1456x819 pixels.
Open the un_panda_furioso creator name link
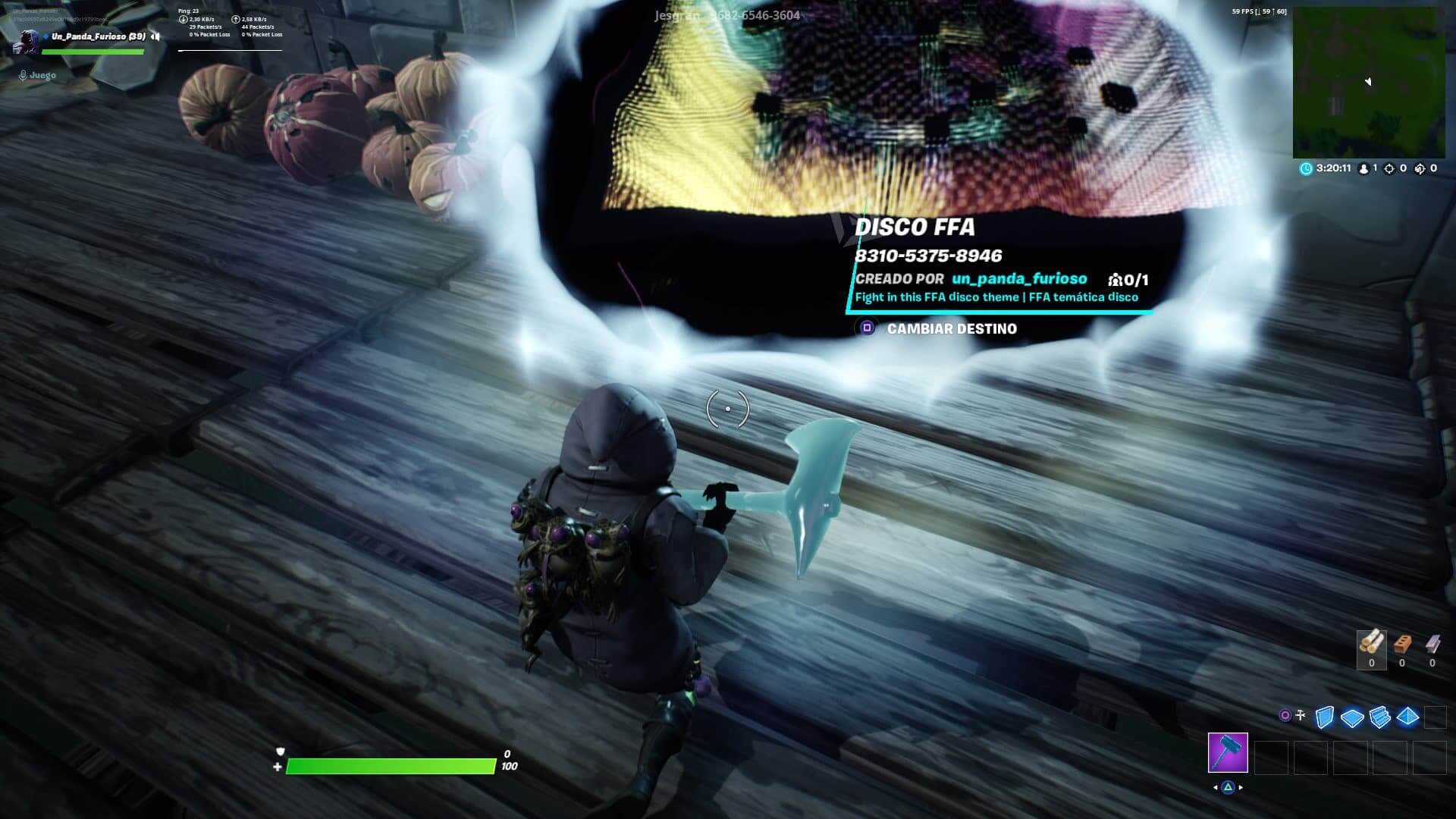click(x=1019, y=278)
